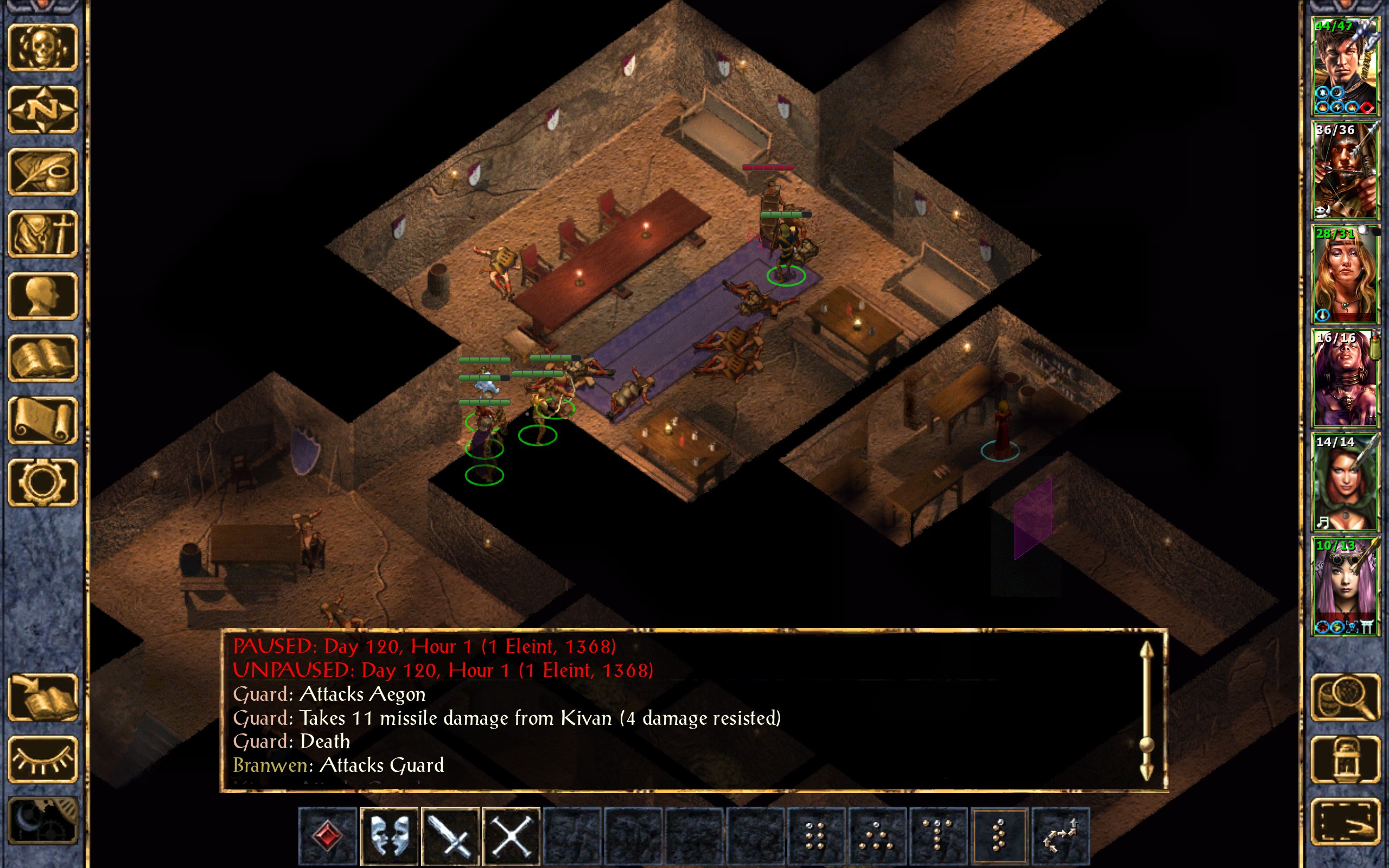Open the area map with the compass button
Screen dimensions: 1389x868
pos(42,110)
